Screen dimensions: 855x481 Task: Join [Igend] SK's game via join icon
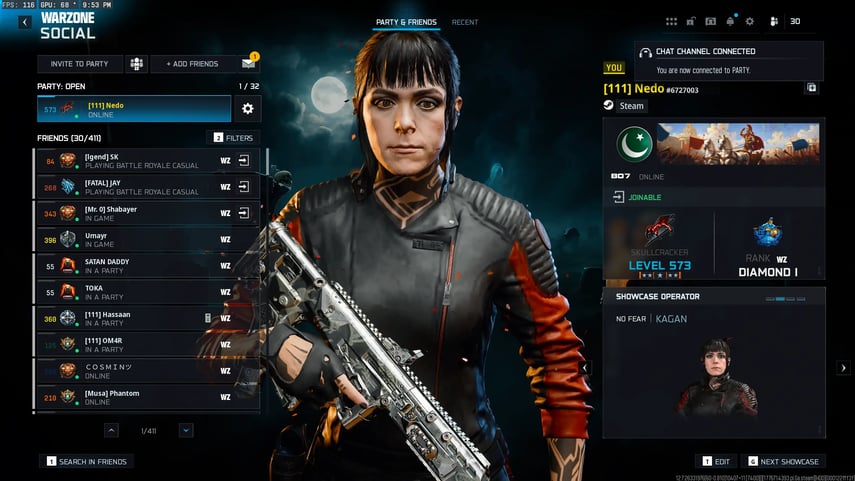pyautogui.click(x=244, y=160)
